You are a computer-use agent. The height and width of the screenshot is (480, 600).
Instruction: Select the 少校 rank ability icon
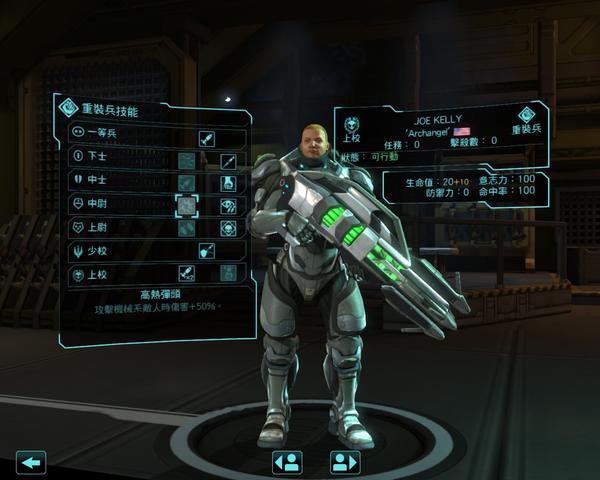[x=207, y=250]
